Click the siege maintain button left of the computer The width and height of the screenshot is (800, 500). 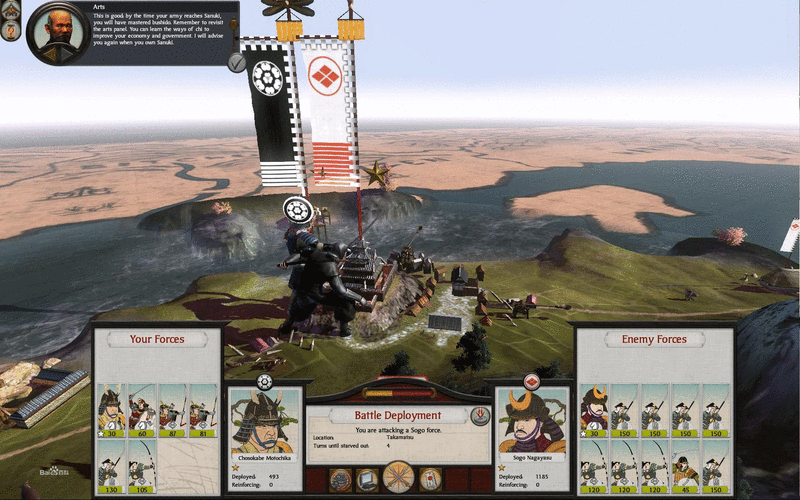339,481
